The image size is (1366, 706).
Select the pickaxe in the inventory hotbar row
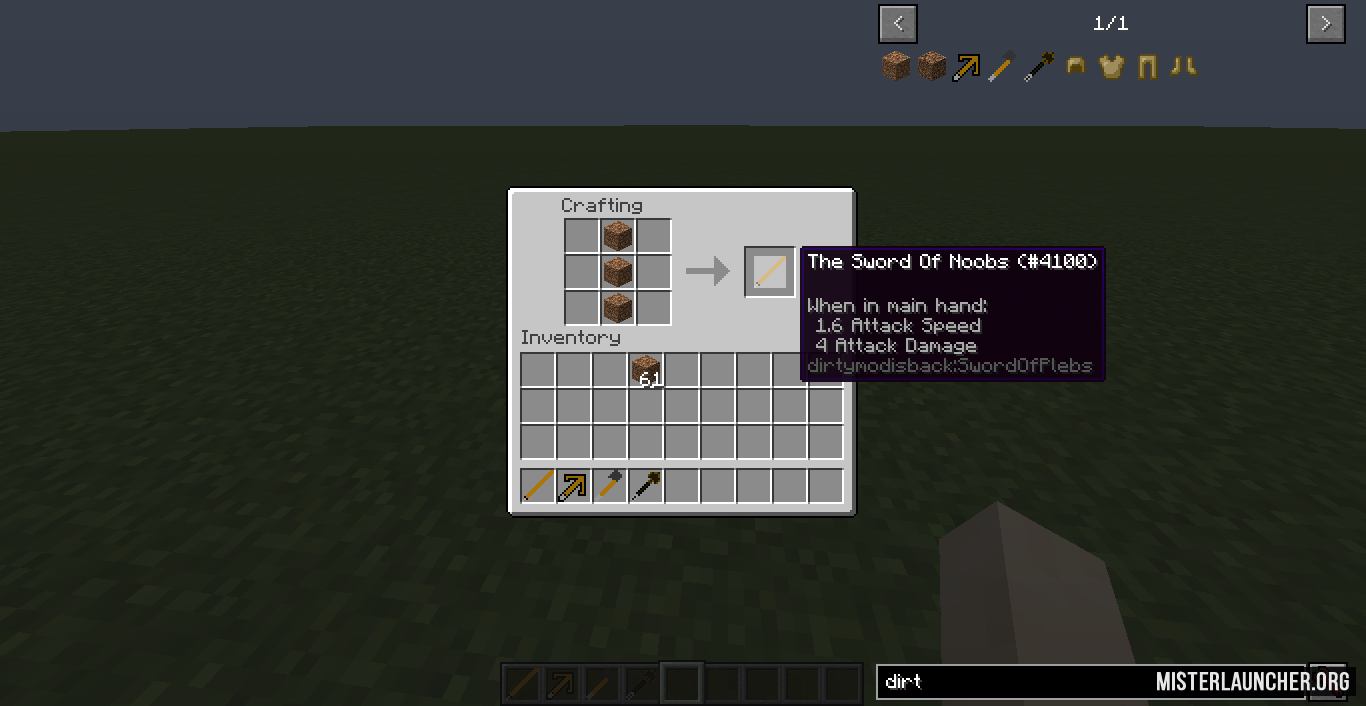point(574,486)
